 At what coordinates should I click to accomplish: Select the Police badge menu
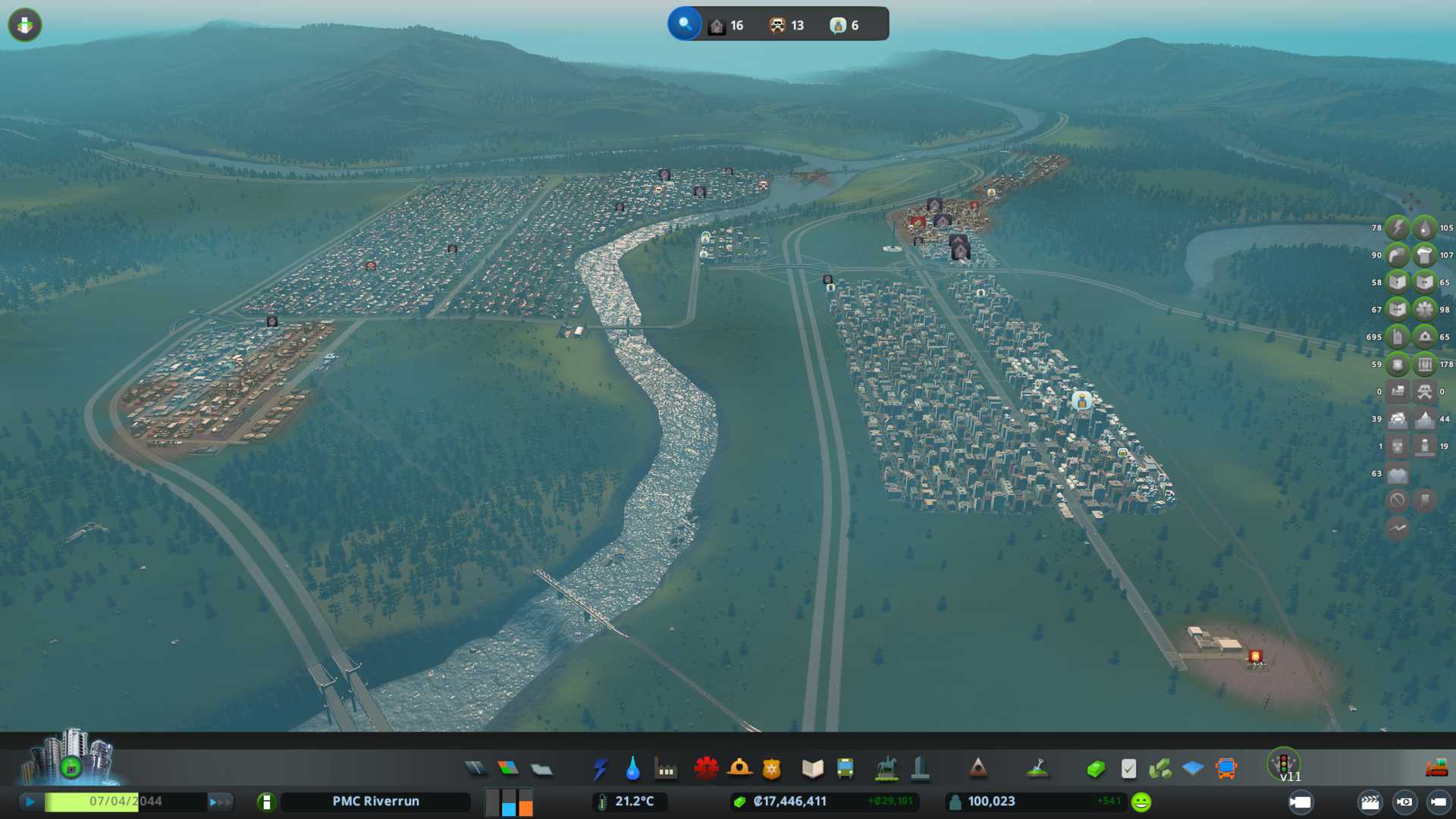[x=772, y=769]
